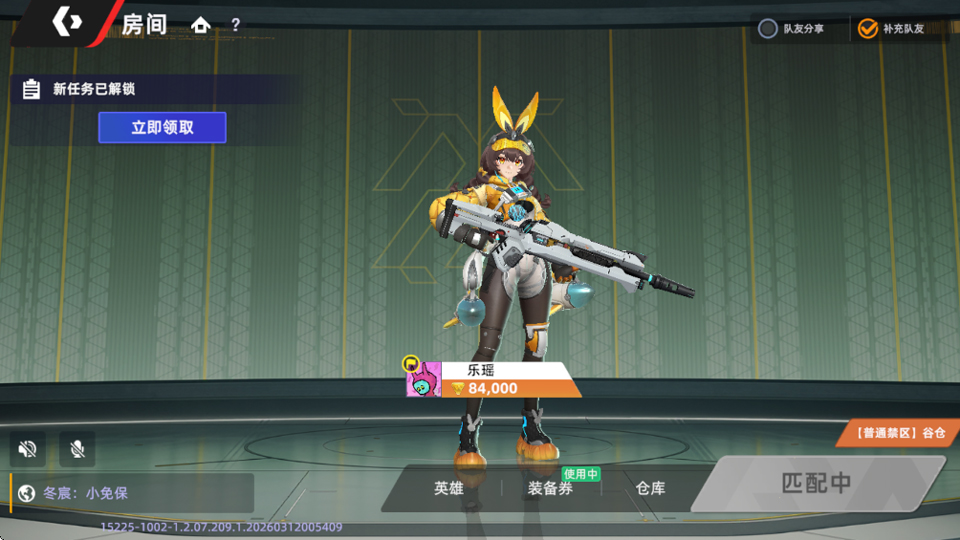Open the 冬宸 chat message bar
Image resolution: width=960 pixels, height=540 pixels.
132,493
